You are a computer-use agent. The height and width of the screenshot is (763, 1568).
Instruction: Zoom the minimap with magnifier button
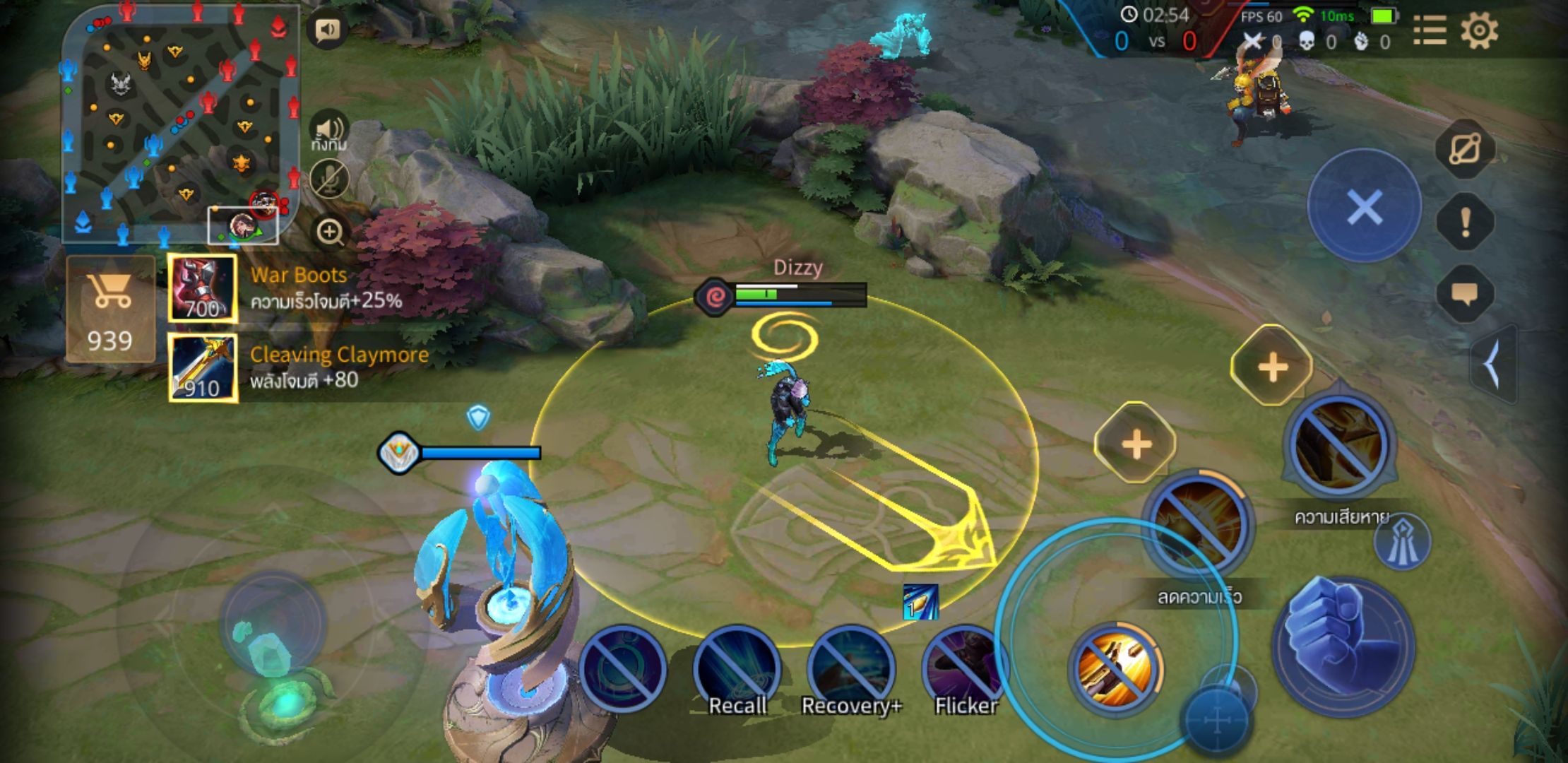click(x=329, y=232)
